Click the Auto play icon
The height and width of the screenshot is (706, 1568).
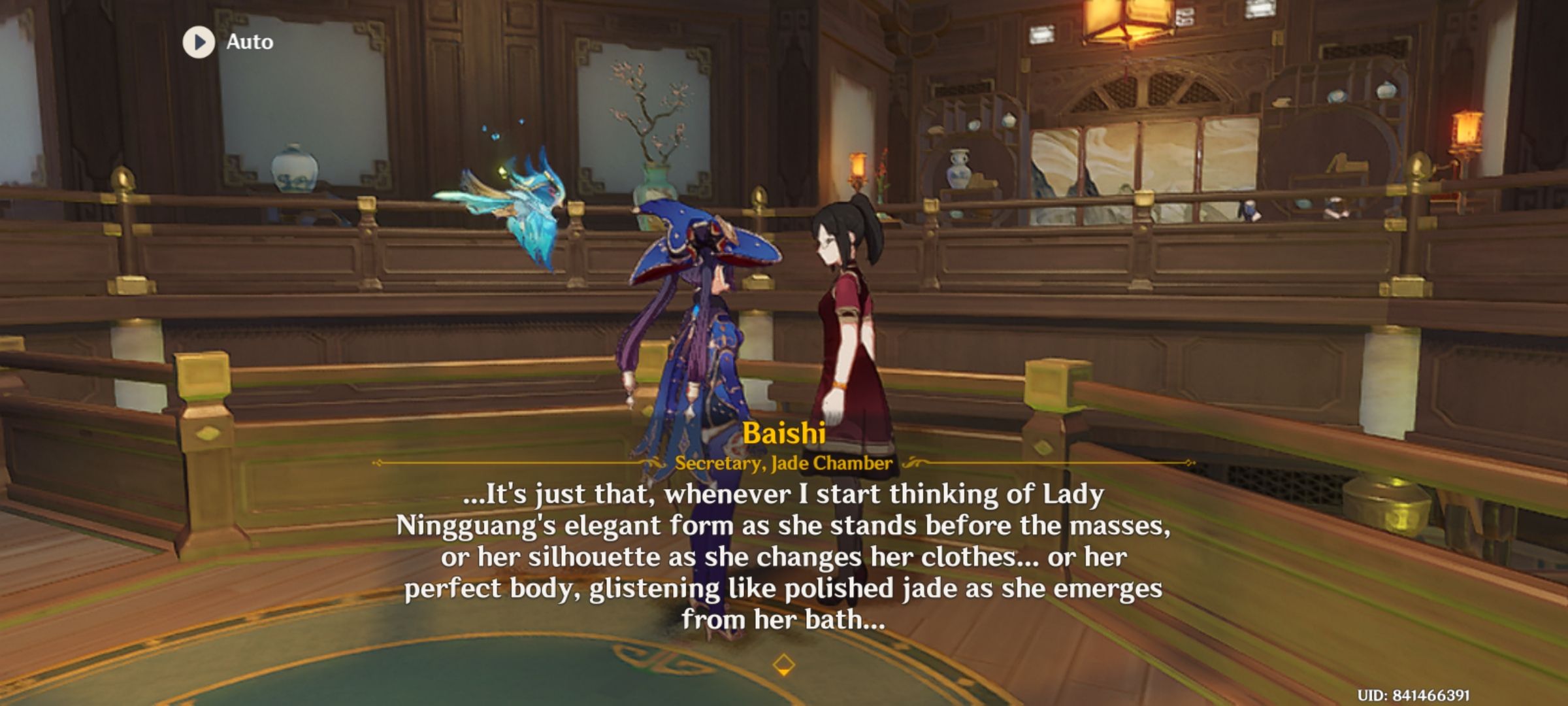[199, 43]
